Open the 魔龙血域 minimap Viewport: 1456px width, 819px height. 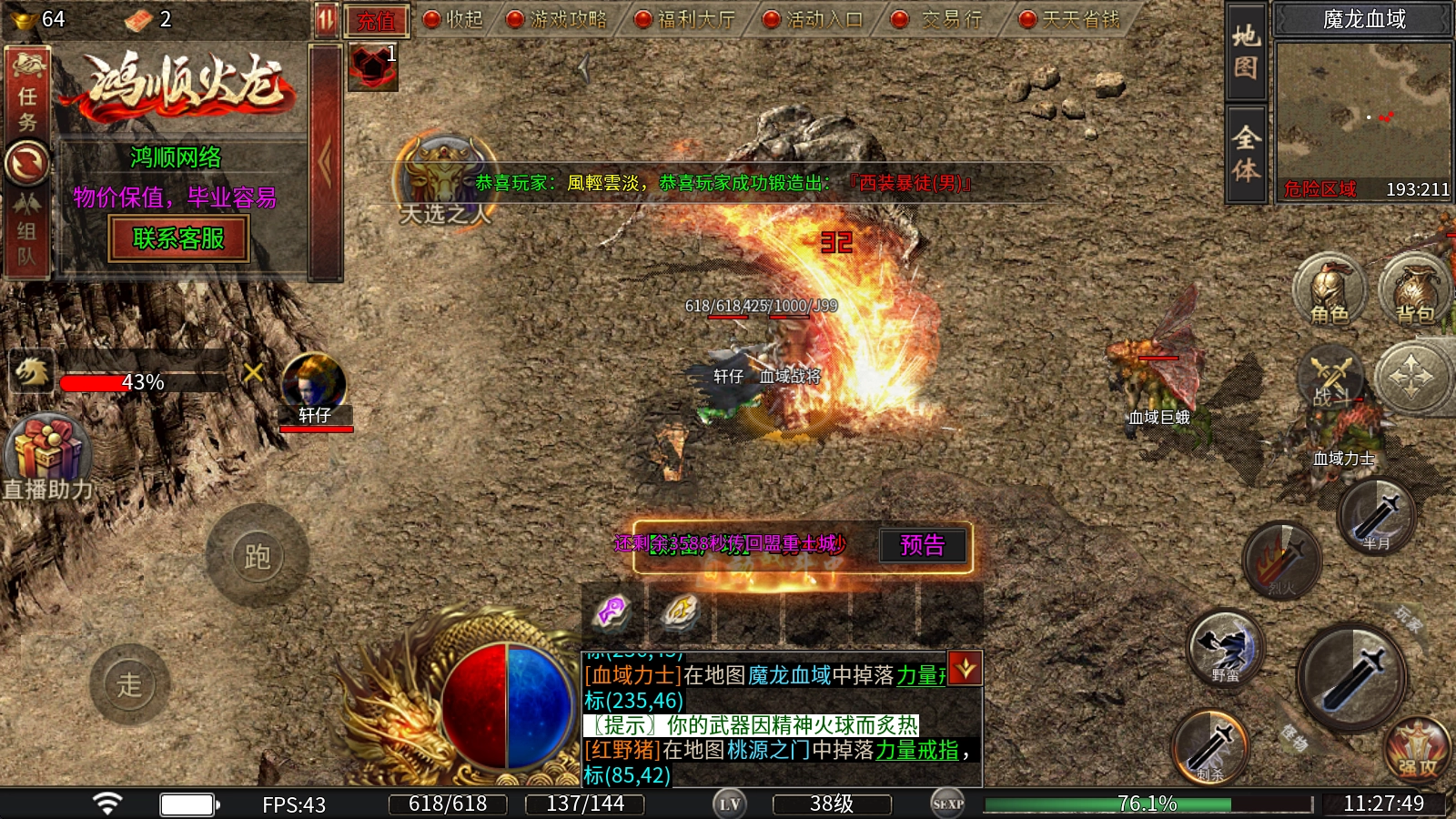pos(1362,111)
